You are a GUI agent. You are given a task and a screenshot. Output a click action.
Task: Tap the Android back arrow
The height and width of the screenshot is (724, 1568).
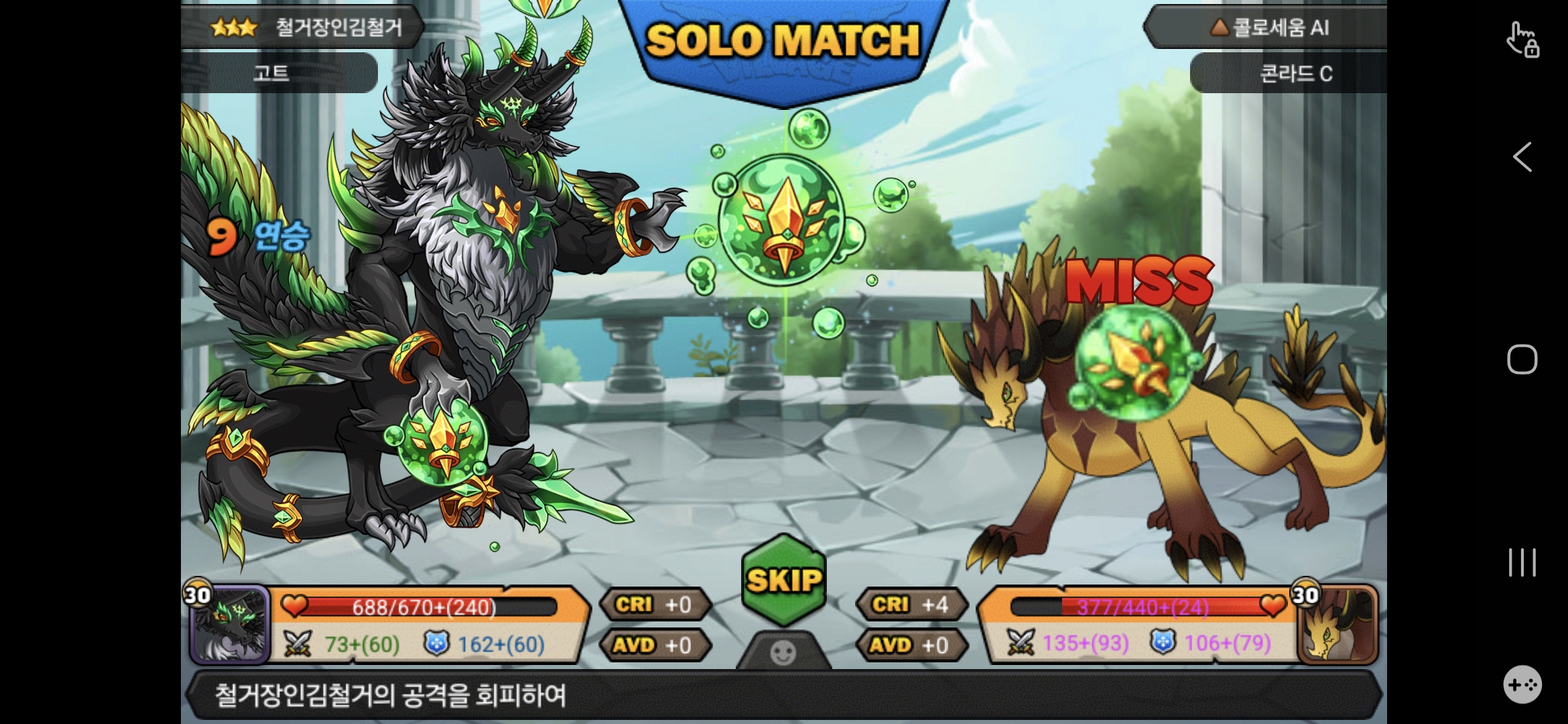1522,158
